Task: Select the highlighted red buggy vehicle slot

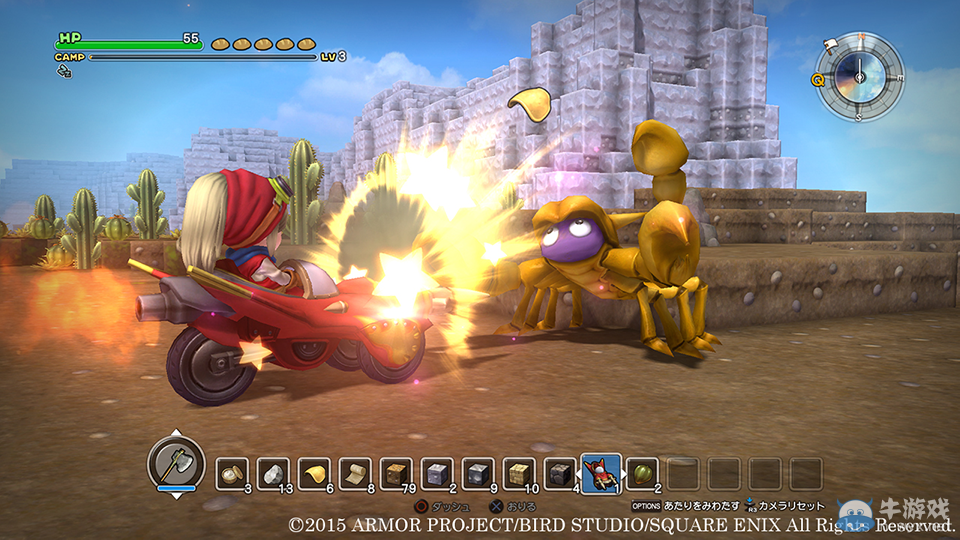Action: tap(600, 470)
